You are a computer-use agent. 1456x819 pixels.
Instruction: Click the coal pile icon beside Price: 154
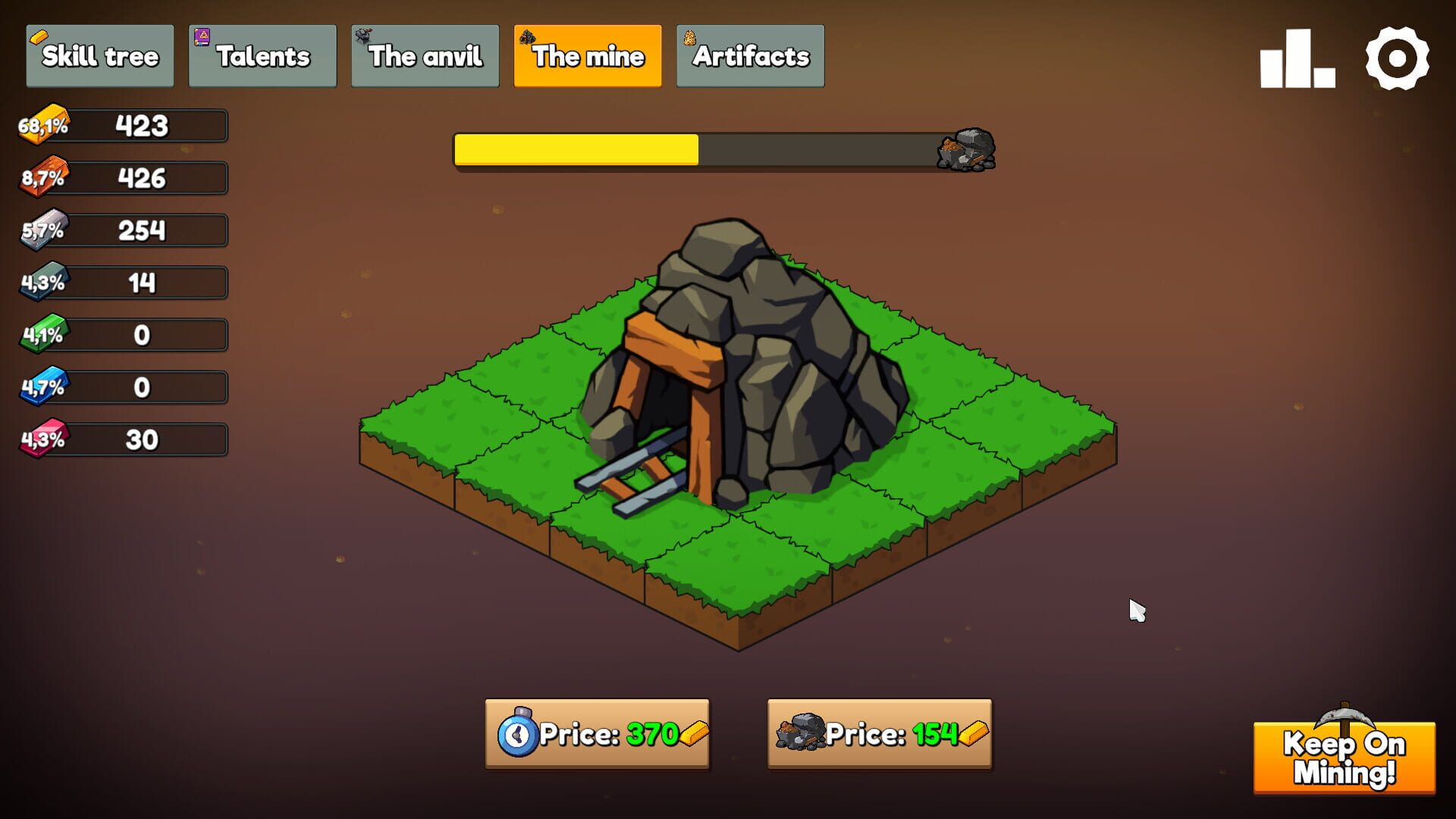pos(802,734)
